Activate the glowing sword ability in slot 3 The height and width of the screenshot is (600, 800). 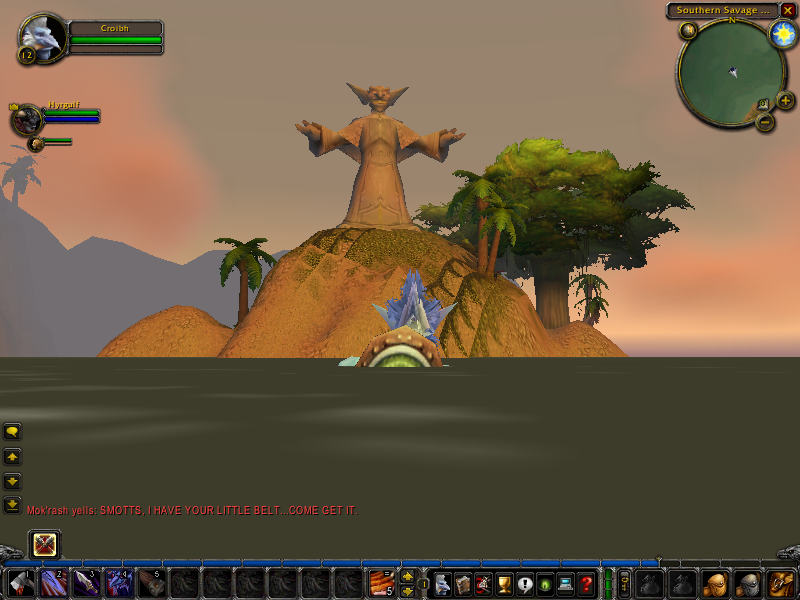(x=86, y=582)
